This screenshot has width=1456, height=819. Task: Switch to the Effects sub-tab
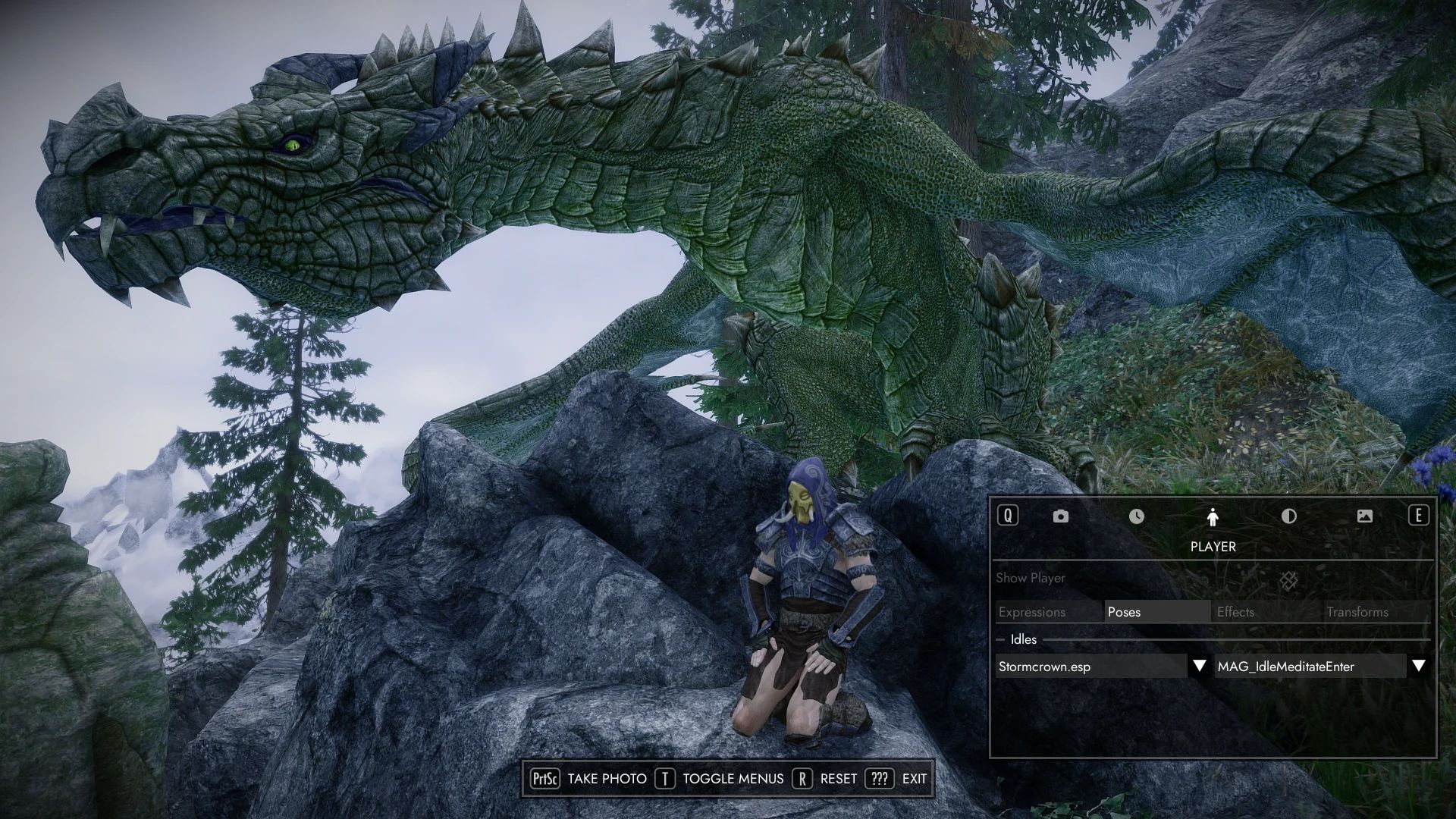pyautogui.click(x=1266, y=612)
